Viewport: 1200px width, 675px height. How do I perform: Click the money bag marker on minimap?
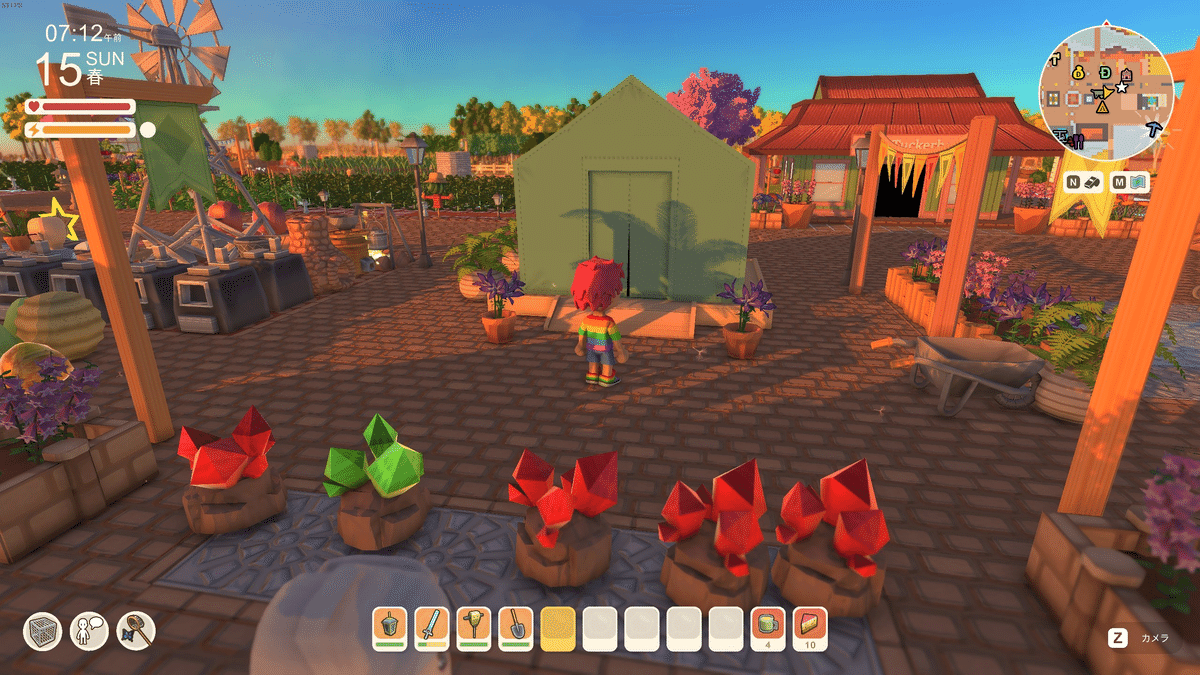coord(1079,73)
